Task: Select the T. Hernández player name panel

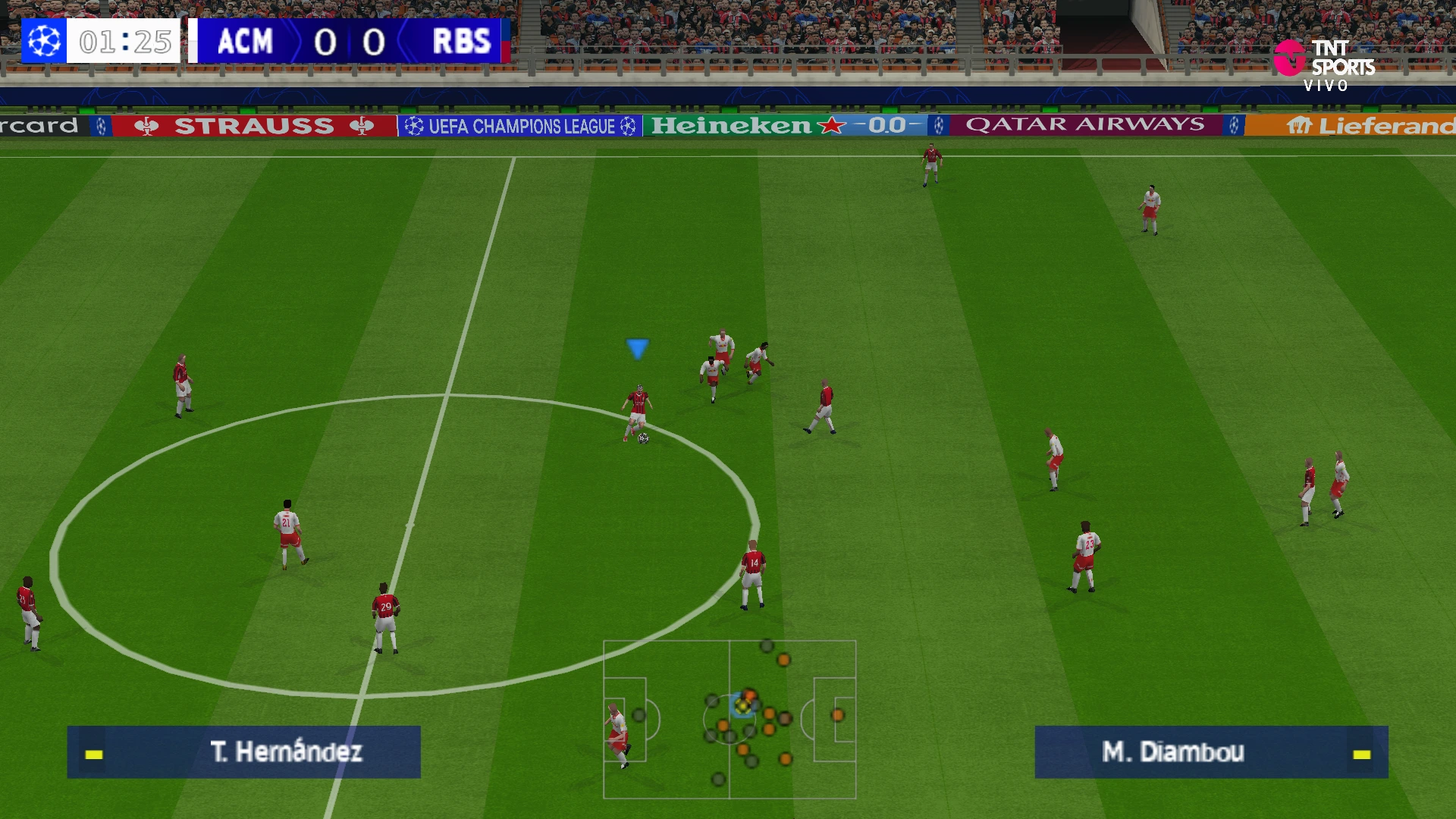Action: coord(243,752)
